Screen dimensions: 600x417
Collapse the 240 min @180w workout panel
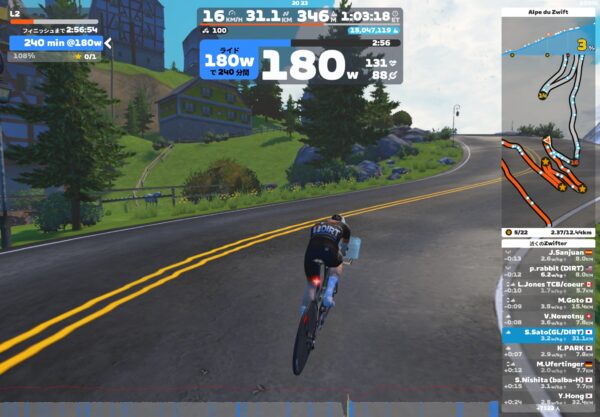click(x=108, y=43)
